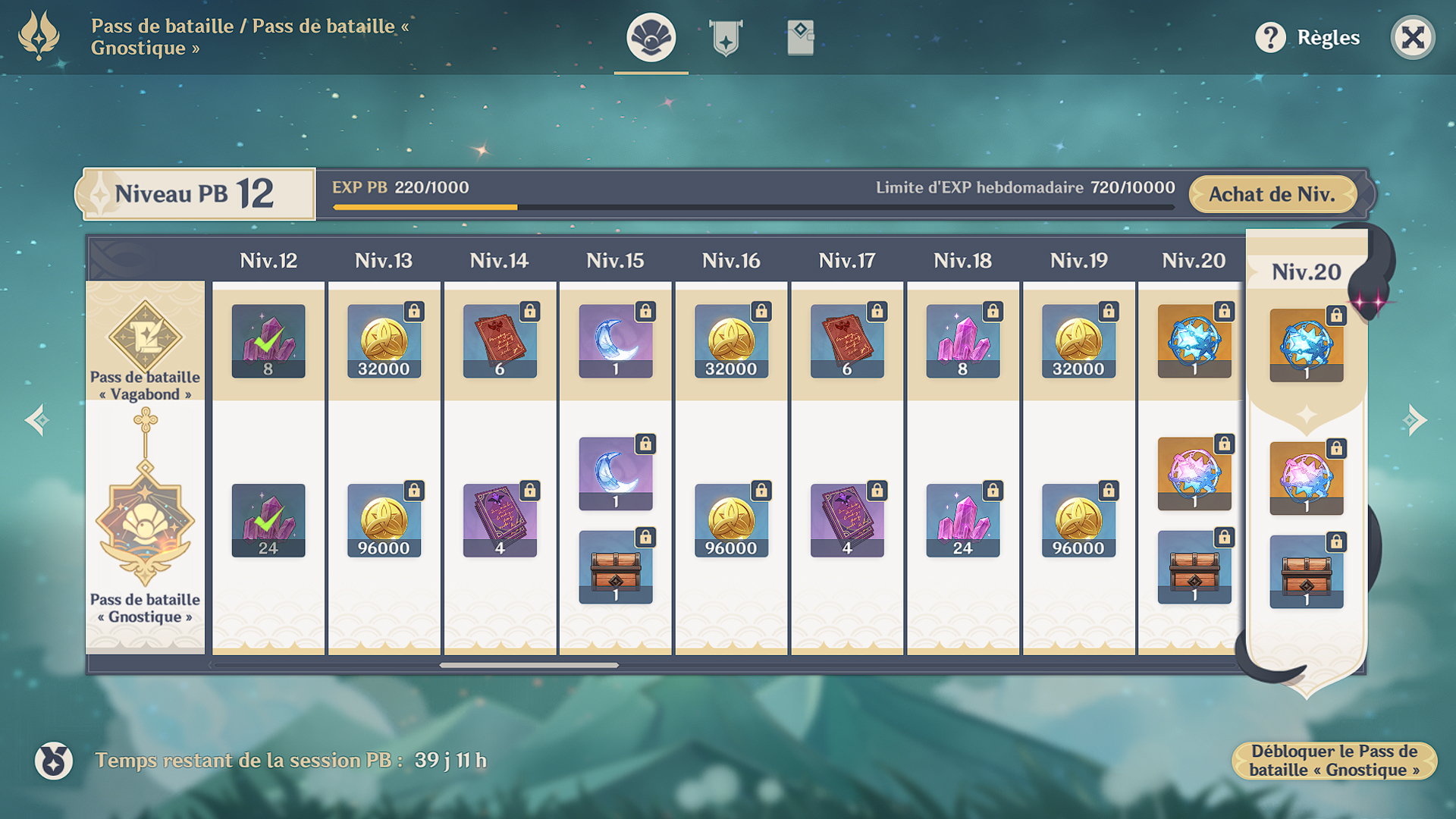Select the Niv.19 96000 Mora reward
1456x819 pixels.
pyautogui.click(x=1078, y=520)
